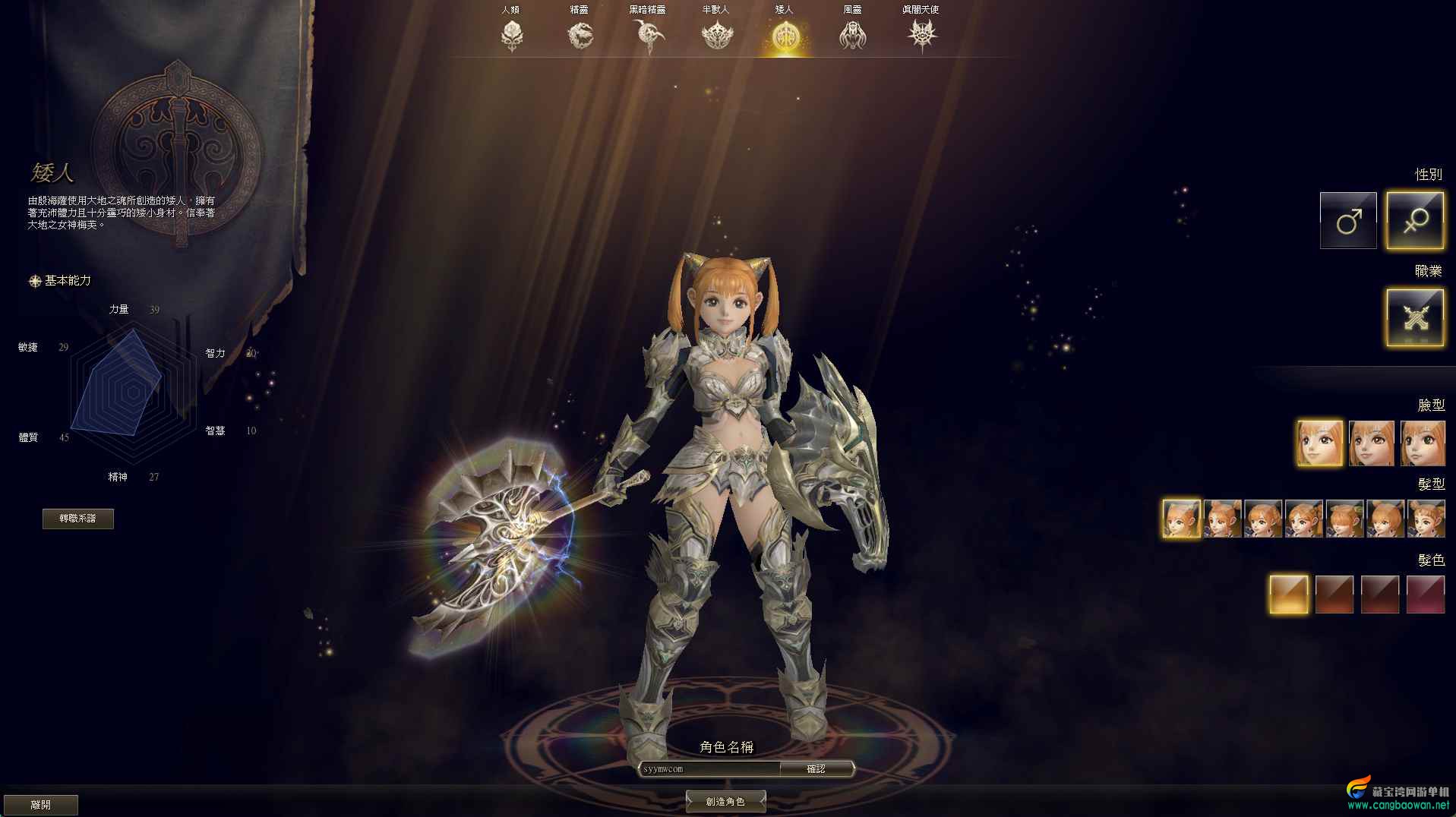Image resolution: width=1456 pixels, height=817 pixels.
Task: Pick the Orc (半獸人) race icon
Action: click(716, 35)
